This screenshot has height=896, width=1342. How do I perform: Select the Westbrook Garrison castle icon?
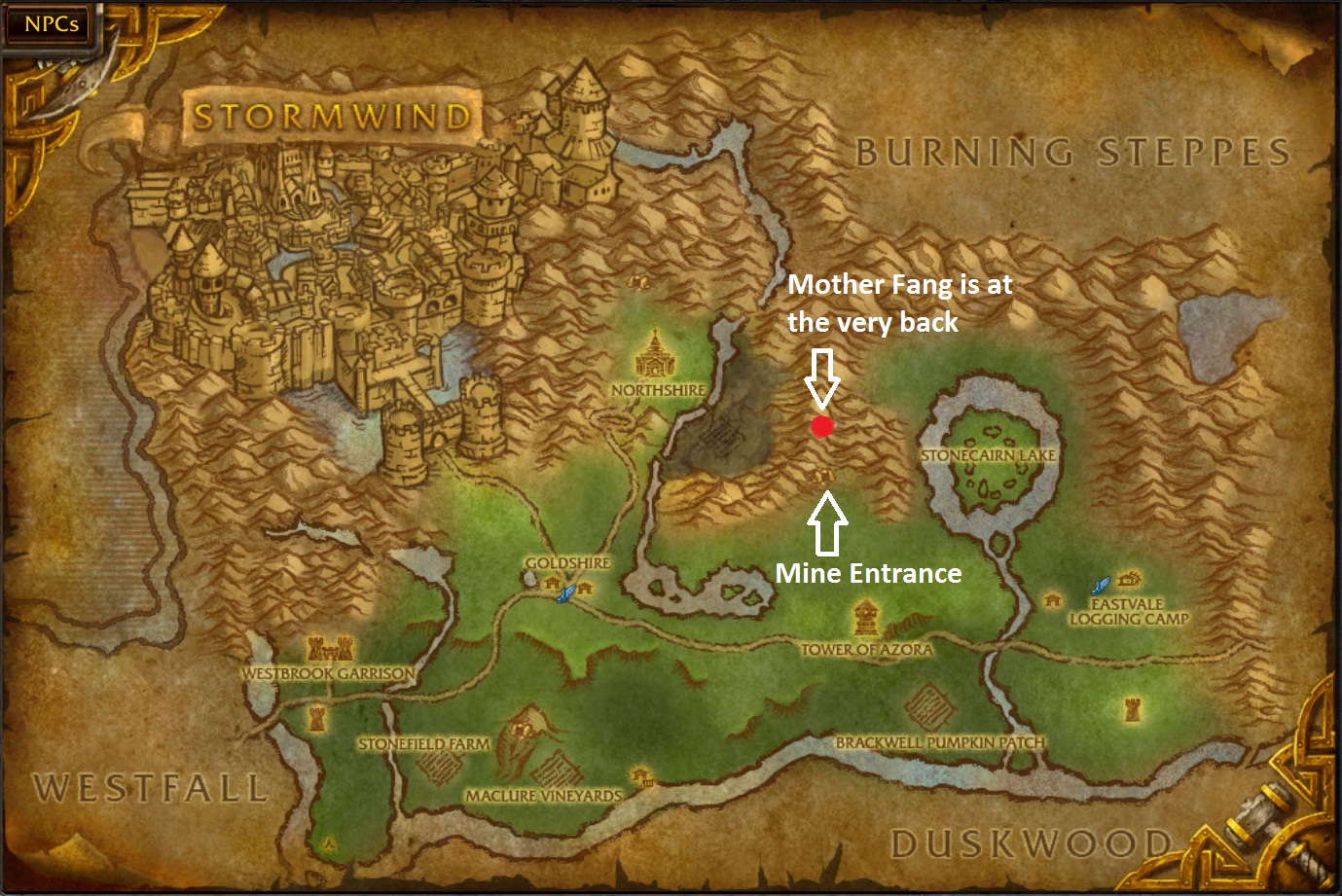(x=329, y=648)
